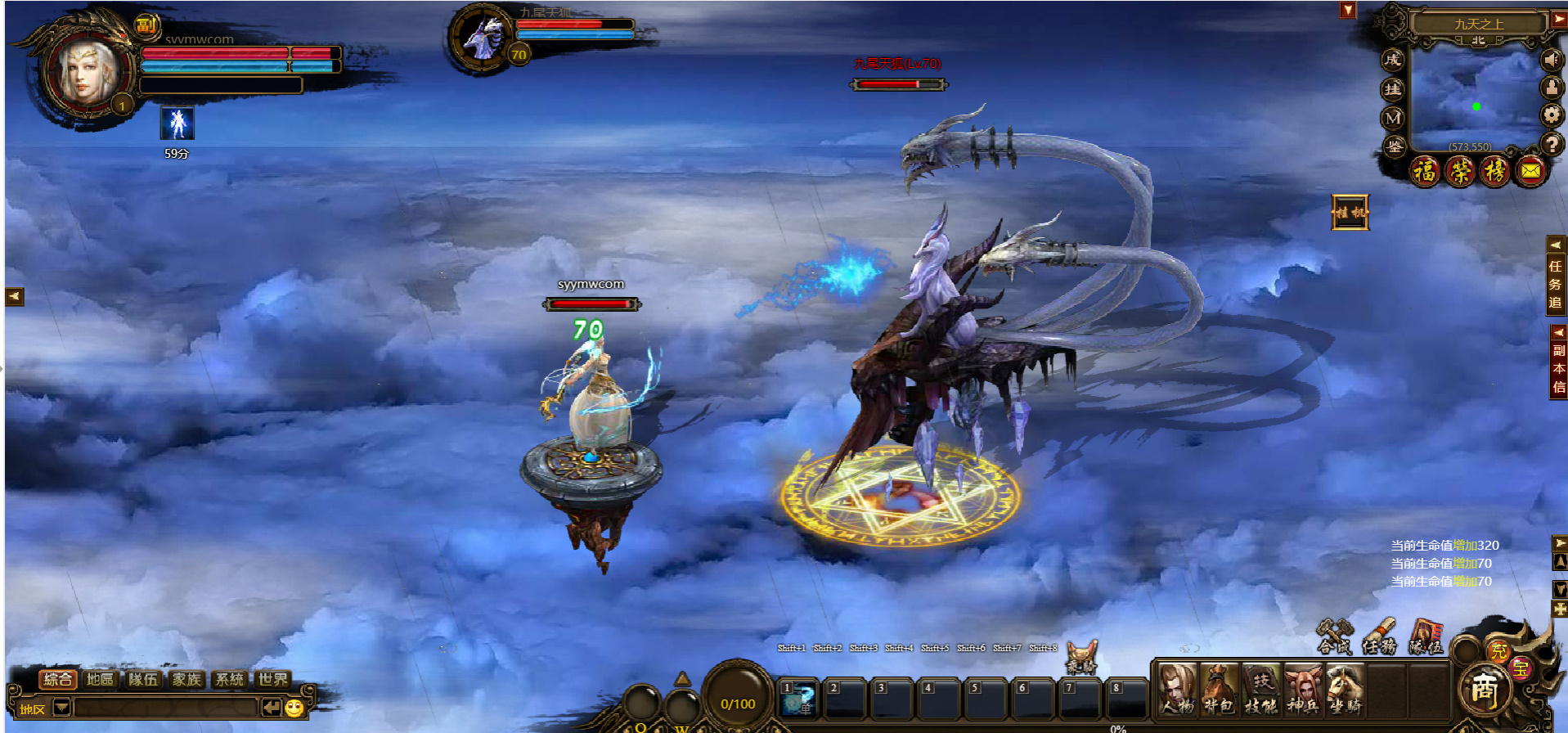Screen dimensions: 1568x733
Task: Select the 家族 chat tab
Action: coord(186,679)
